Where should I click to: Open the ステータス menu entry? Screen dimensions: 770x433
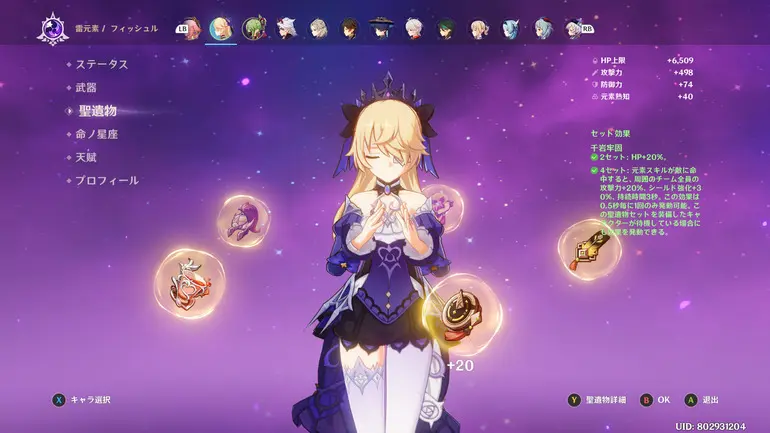102,64
